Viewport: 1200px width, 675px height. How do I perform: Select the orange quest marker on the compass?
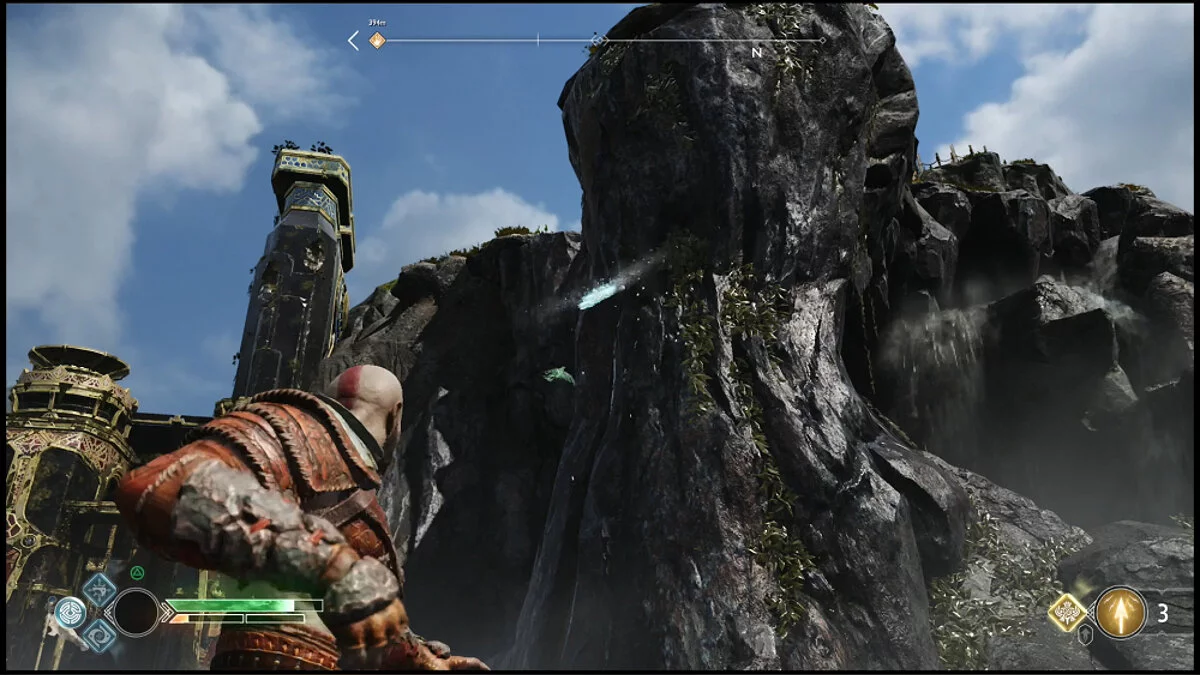(x=377, y=41)
